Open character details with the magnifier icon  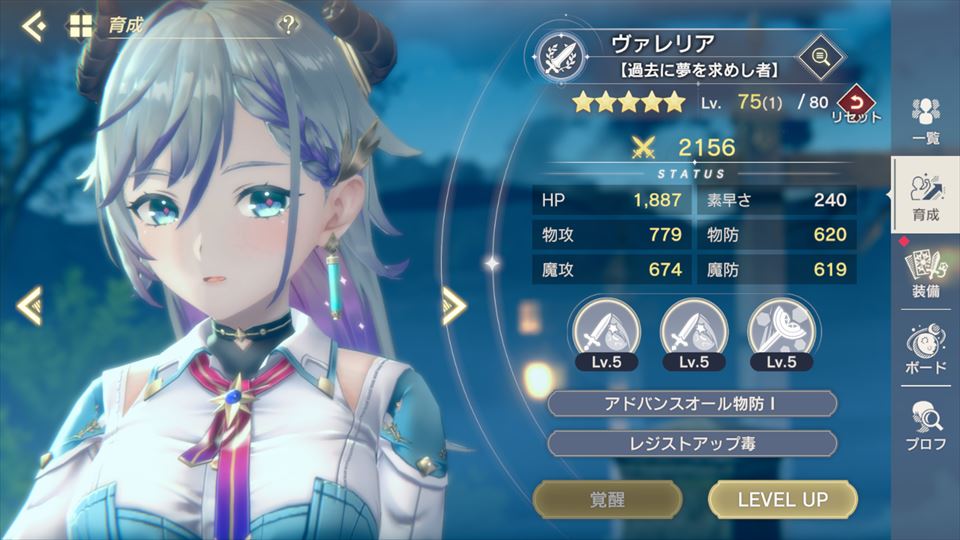click(822, 56)
